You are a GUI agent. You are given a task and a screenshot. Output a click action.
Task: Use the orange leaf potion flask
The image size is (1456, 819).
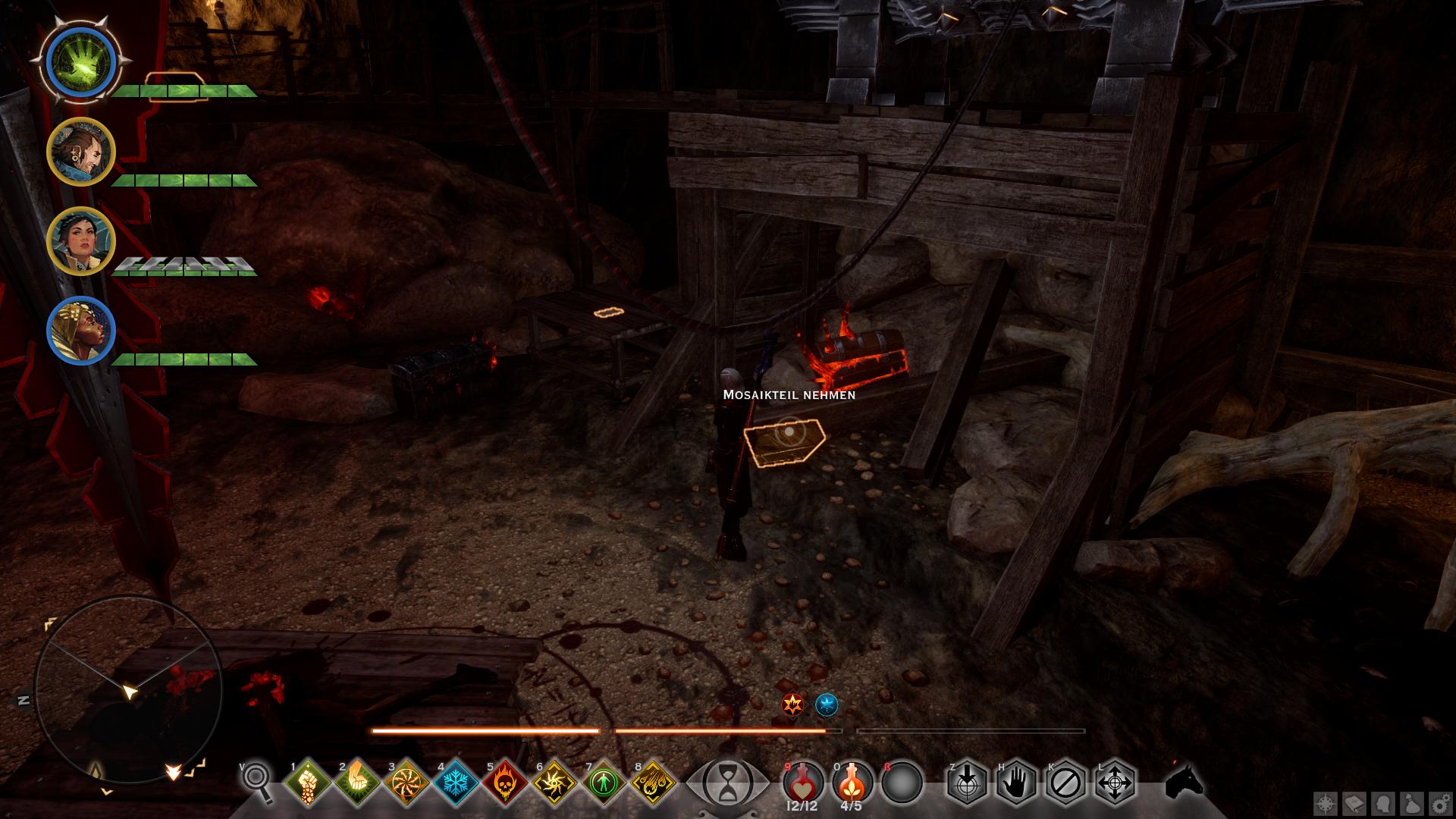(852, 781)
